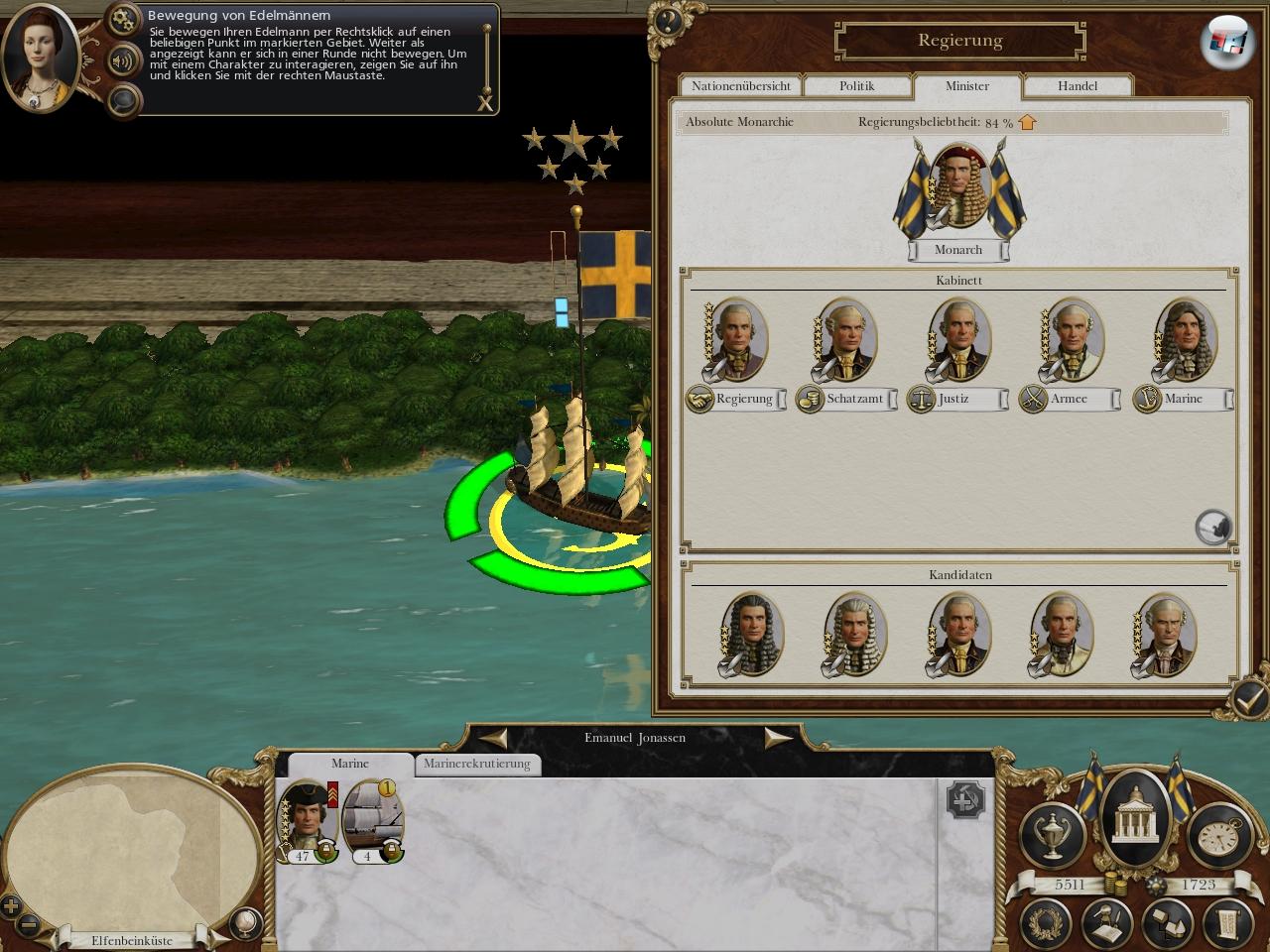The image size is (1270, 952).
Task: Open the Marinerekrutierung tab
Action: (477, 764)
